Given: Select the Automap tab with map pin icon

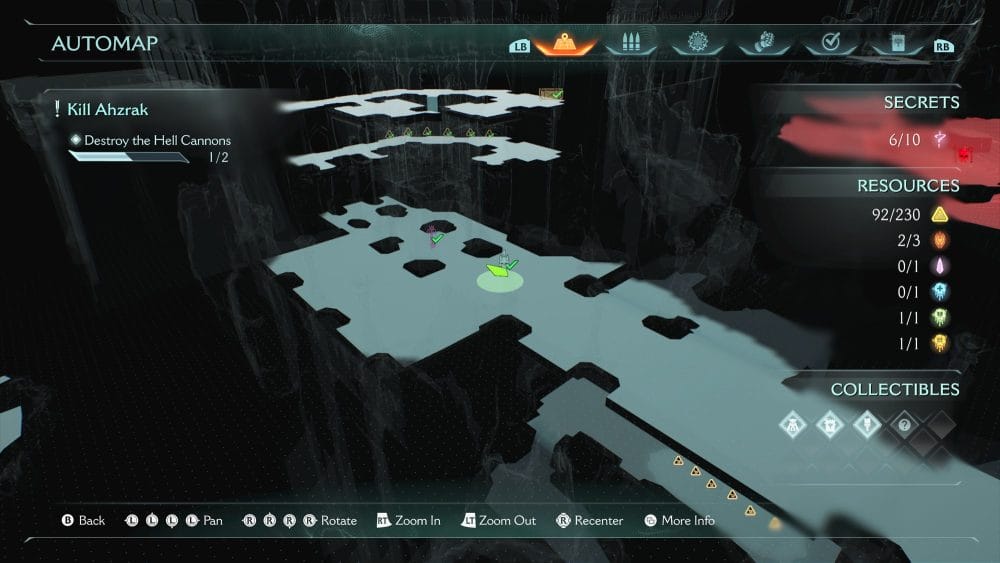Looking at the screenshot, I should [565, 43].
